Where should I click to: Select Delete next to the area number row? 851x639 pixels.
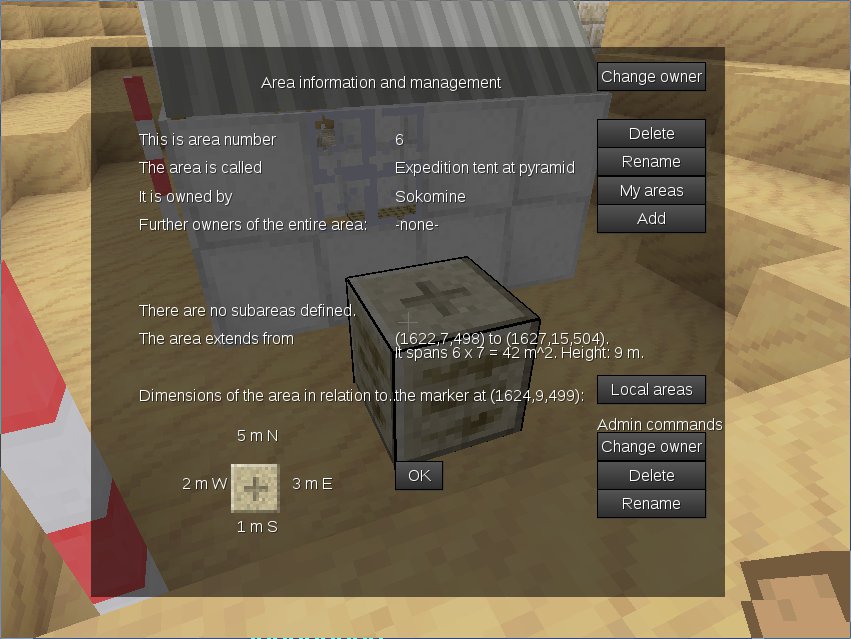651,133
